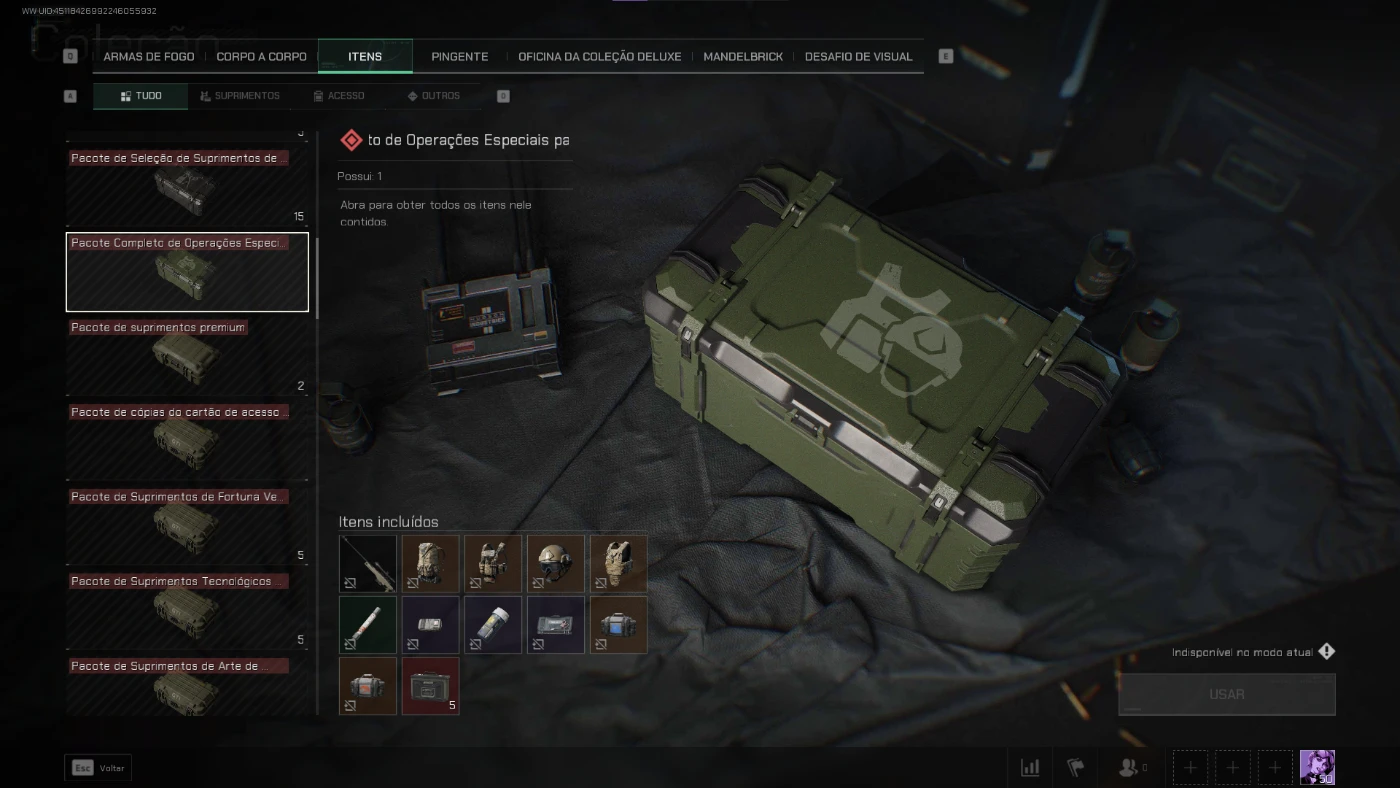Screen dimensions: 1400x788
Task: Choose Pacote de cópias do cartão de acesso
Action: pos(187,441)
